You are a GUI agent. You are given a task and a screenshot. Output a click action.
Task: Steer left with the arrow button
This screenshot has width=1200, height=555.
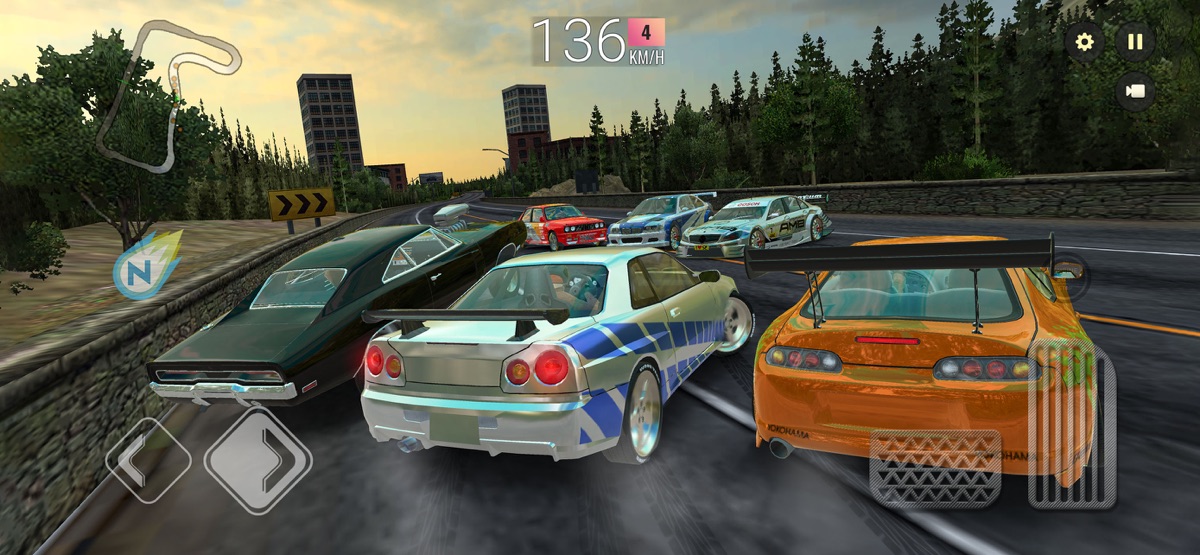(x=147, y=460)
